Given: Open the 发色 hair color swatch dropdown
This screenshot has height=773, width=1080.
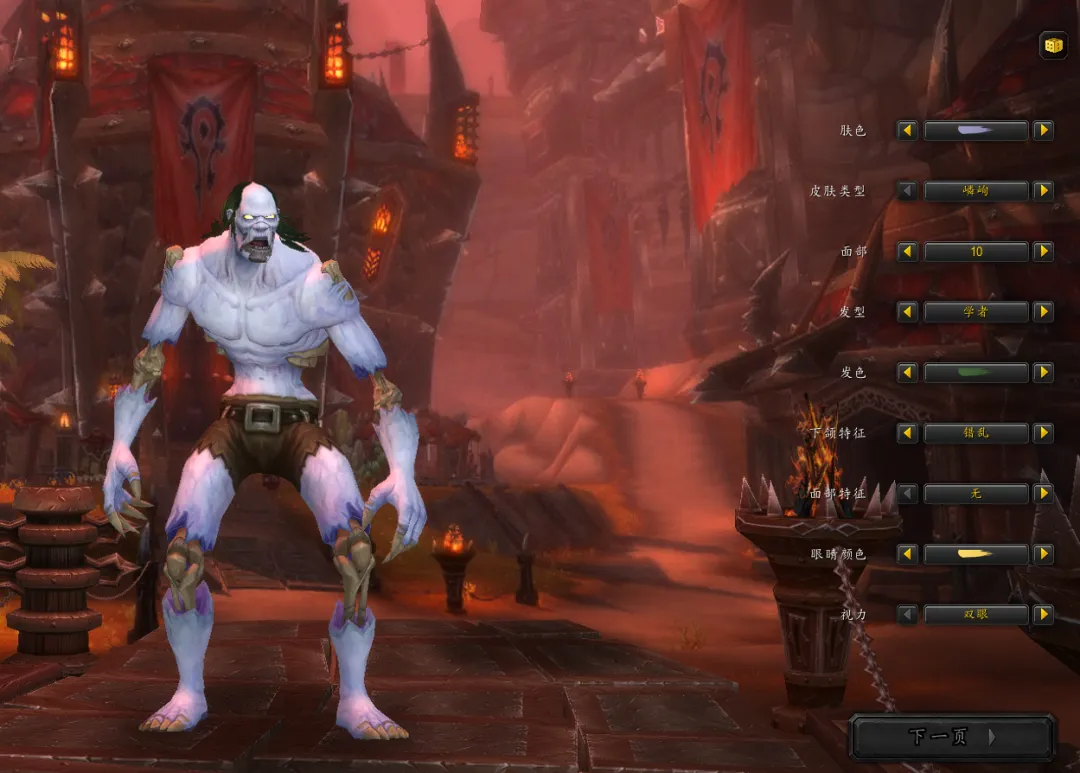Looking at the screenshot, I should pos(975,372).
